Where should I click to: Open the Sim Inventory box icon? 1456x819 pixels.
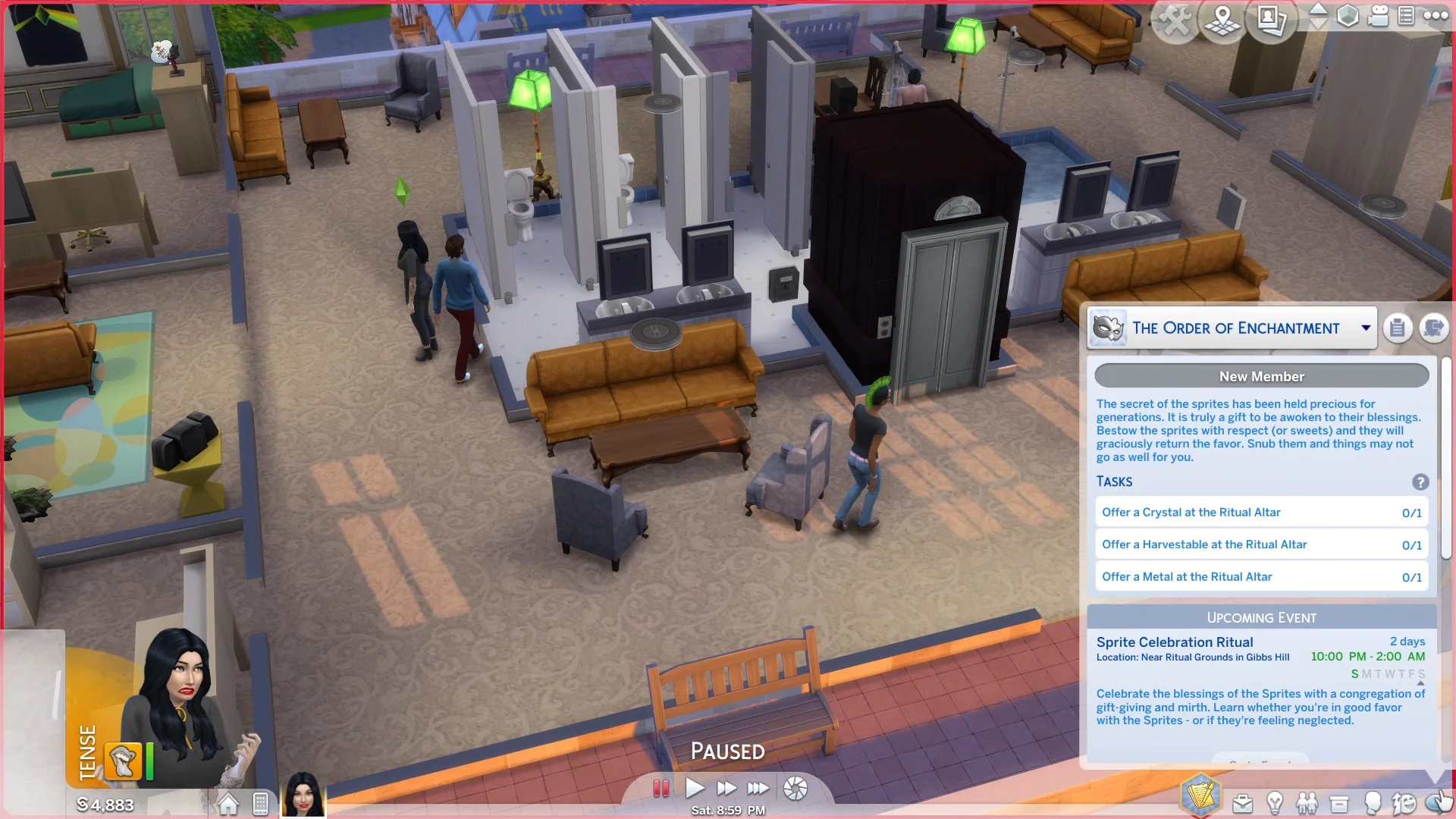(1339, 802)
